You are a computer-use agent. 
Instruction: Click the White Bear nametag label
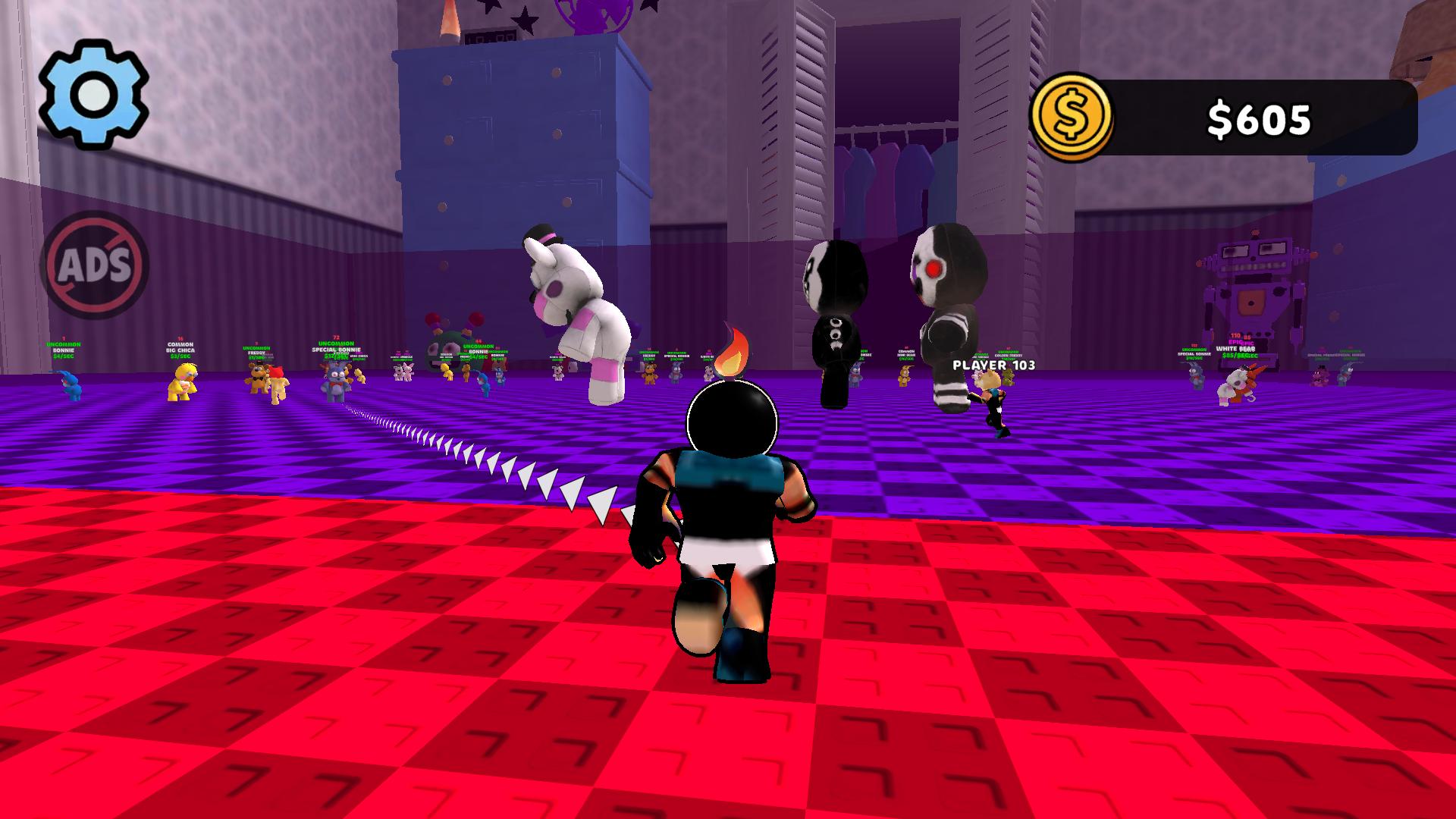[x=1235, y=348]
